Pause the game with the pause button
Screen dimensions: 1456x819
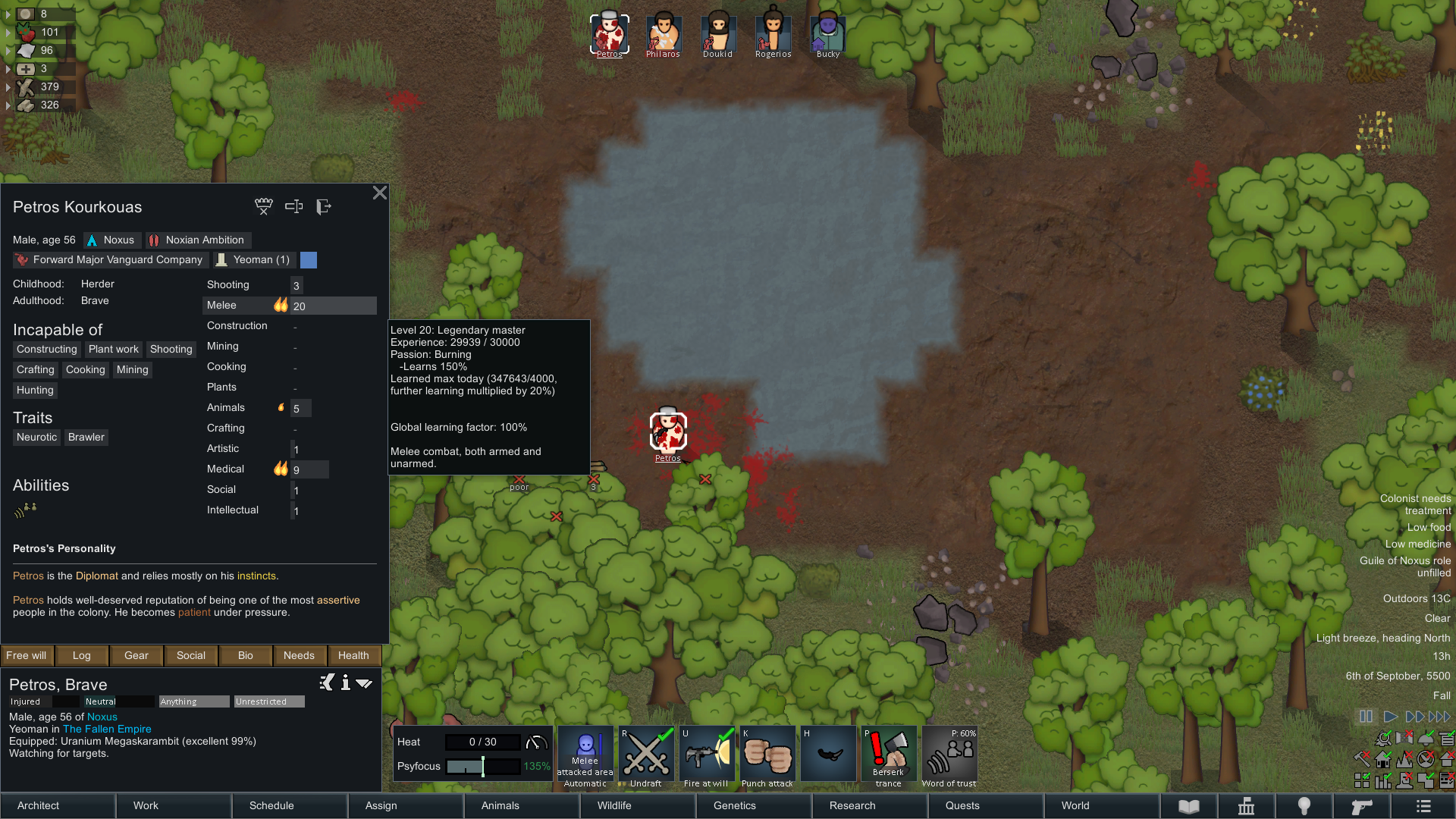(x=1366, y=717)
